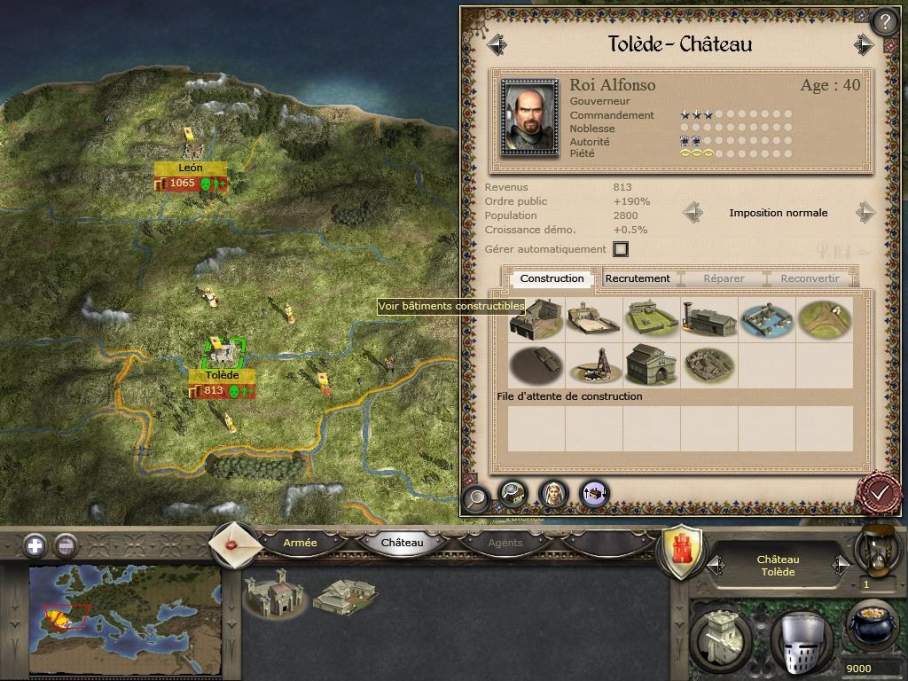Open the faction overview red shield
This screenshot has width=908, height=681.
click(x=682, y=549)
